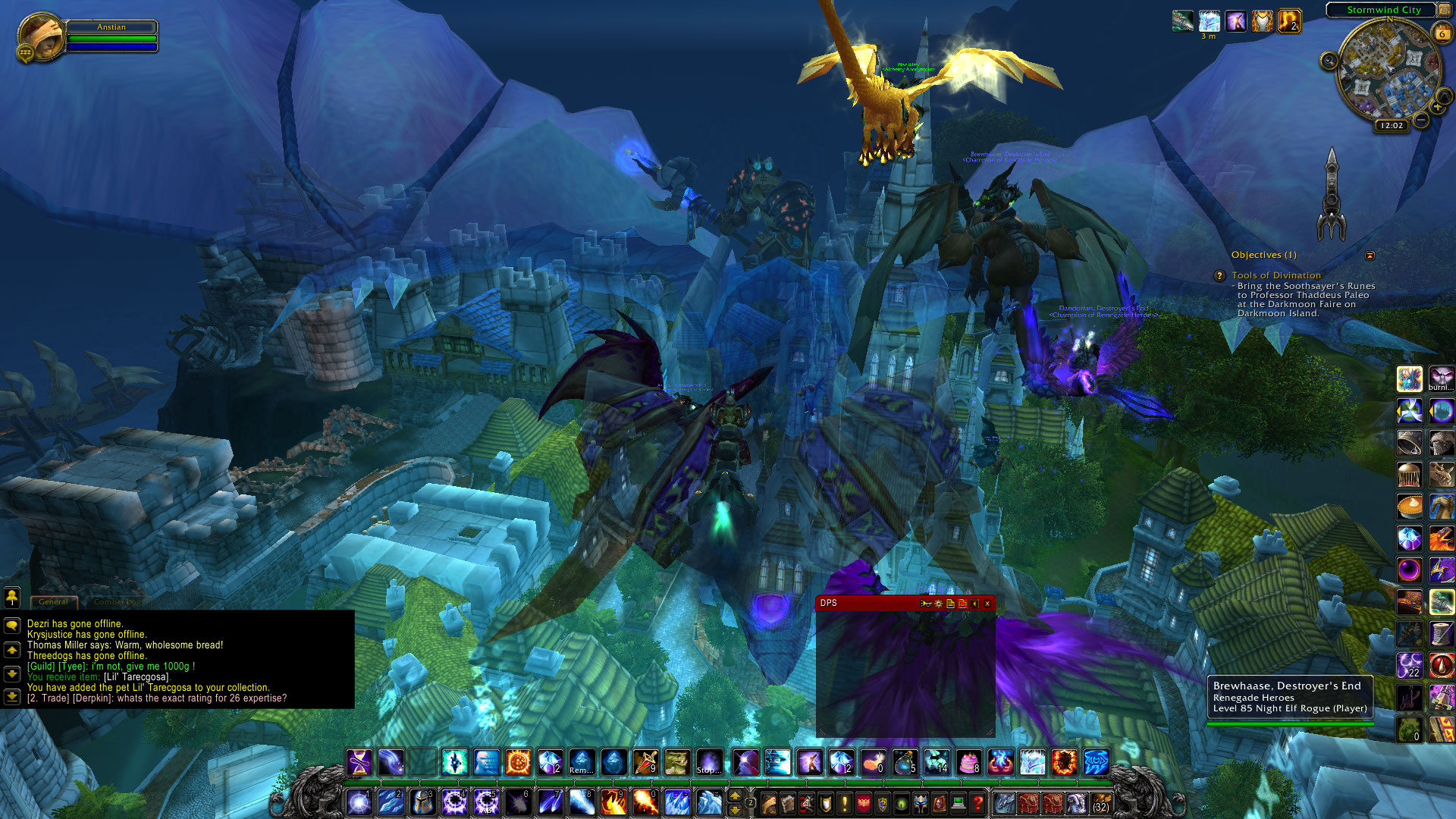Open the backpack showing (32) free slots
This screenshot has width=1456, height=819.
(1100, 803)
